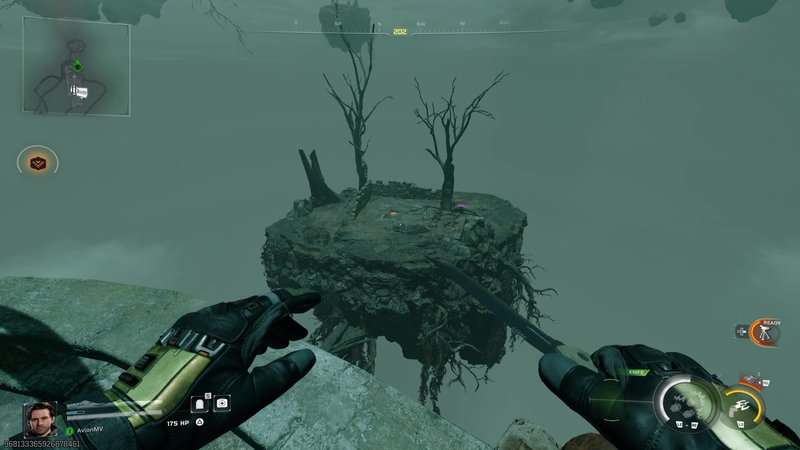Click the AvionMV character portrait
This screenshot has height=450, width=800.
point(41,420)
